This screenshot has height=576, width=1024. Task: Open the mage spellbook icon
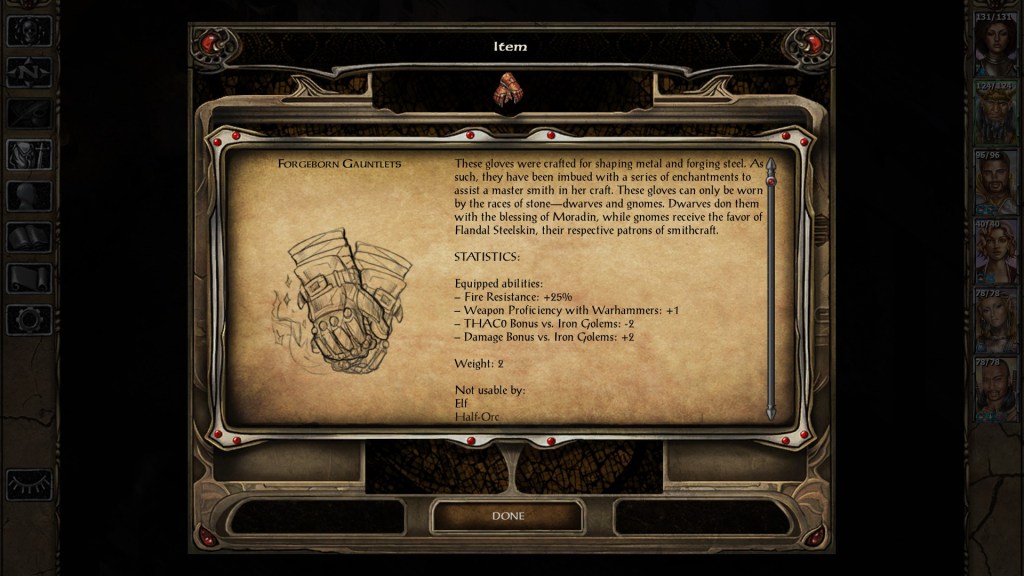click(x=28, y=237)
